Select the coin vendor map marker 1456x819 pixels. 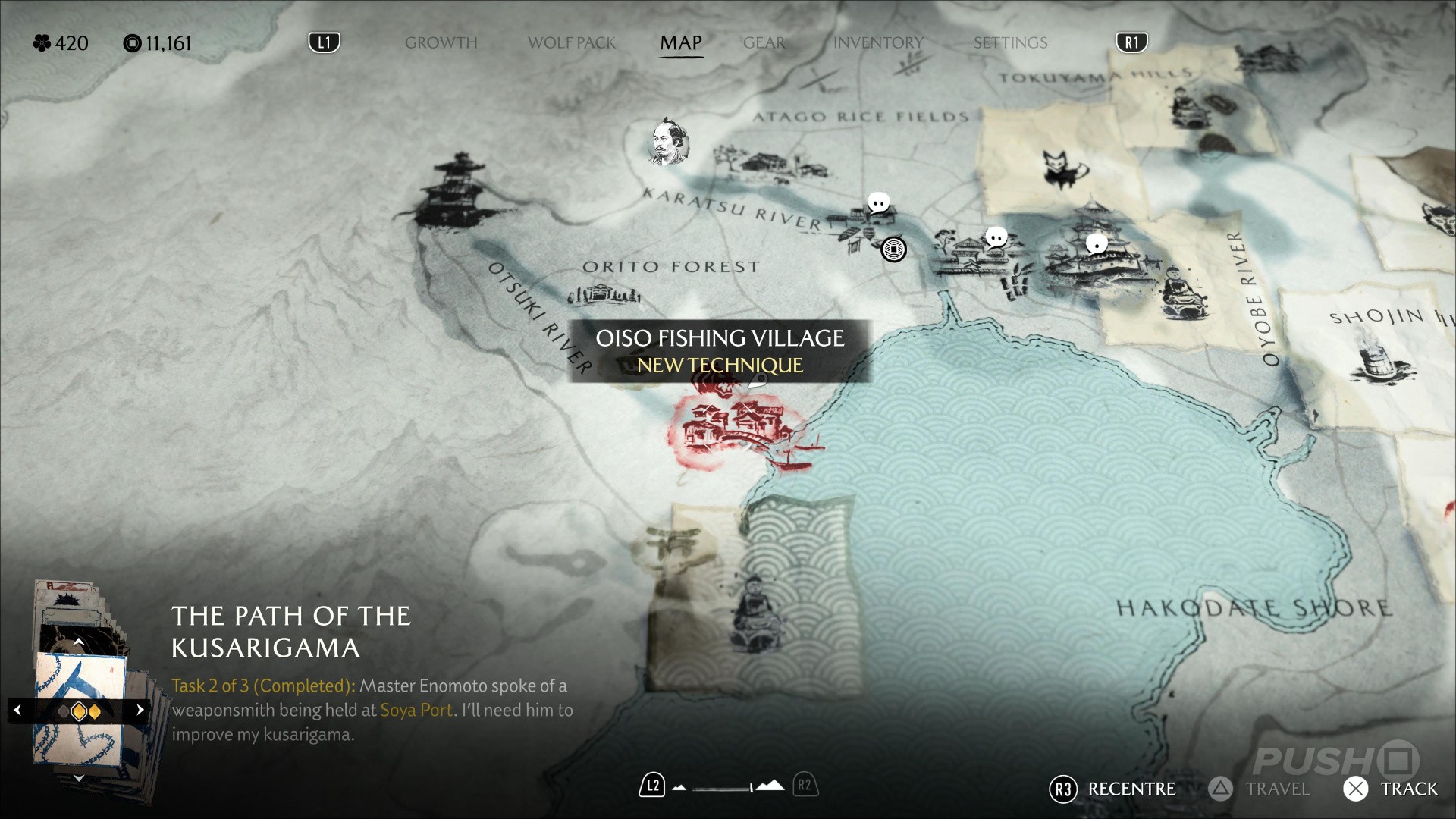point(893,249)
